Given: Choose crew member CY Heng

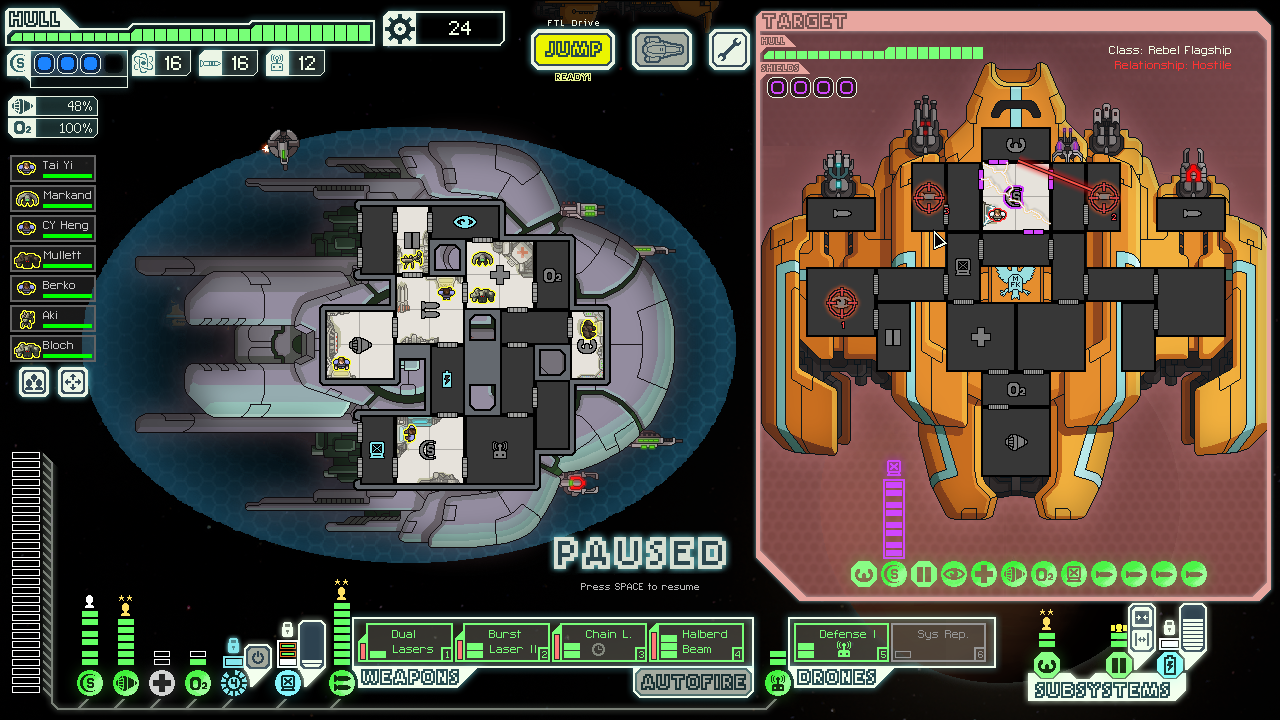Looking at the screenshot, I should pos(54,229).
